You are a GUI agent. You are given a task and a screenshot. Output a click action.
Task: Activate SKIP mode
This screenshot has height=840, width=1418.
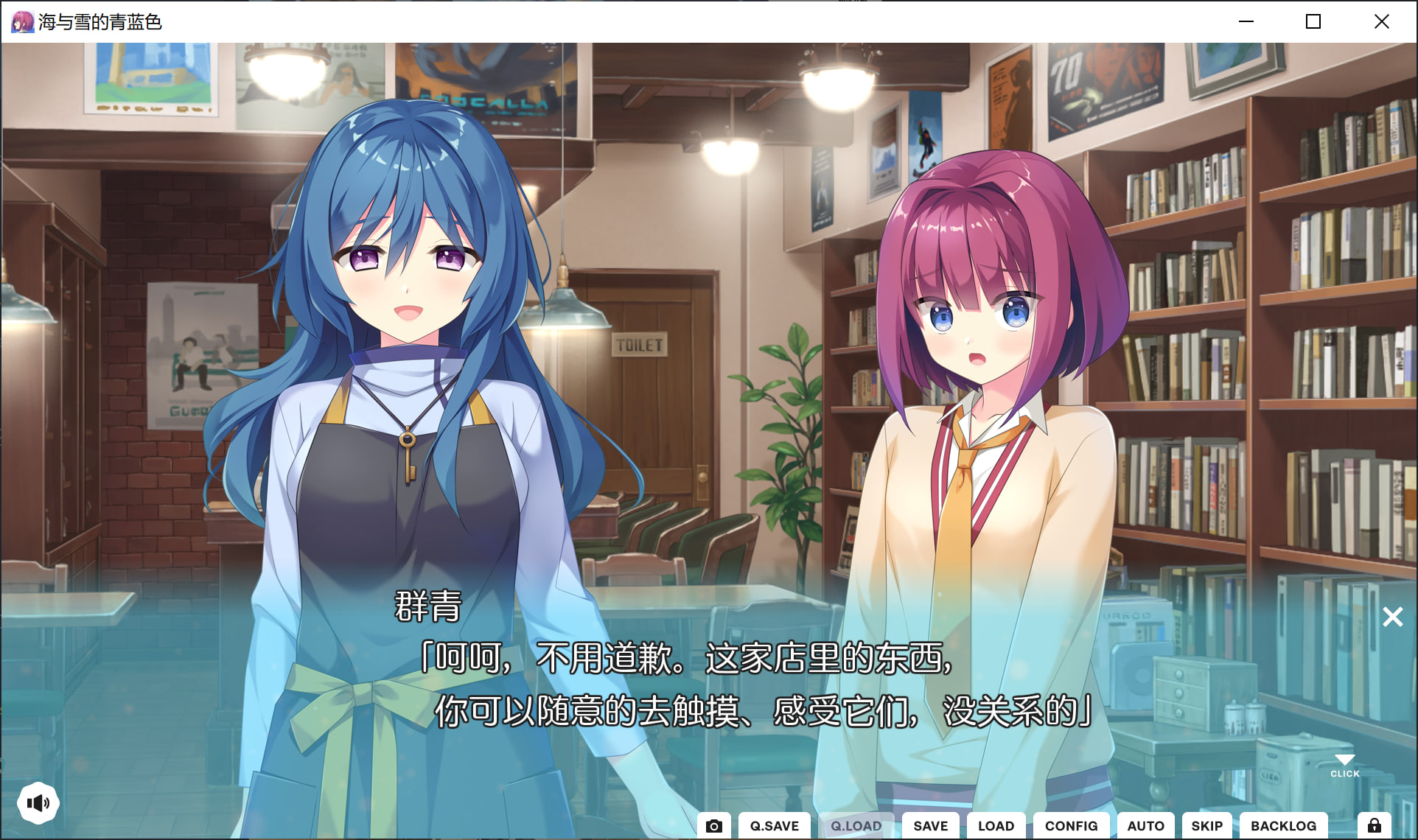pos(1206,825)
